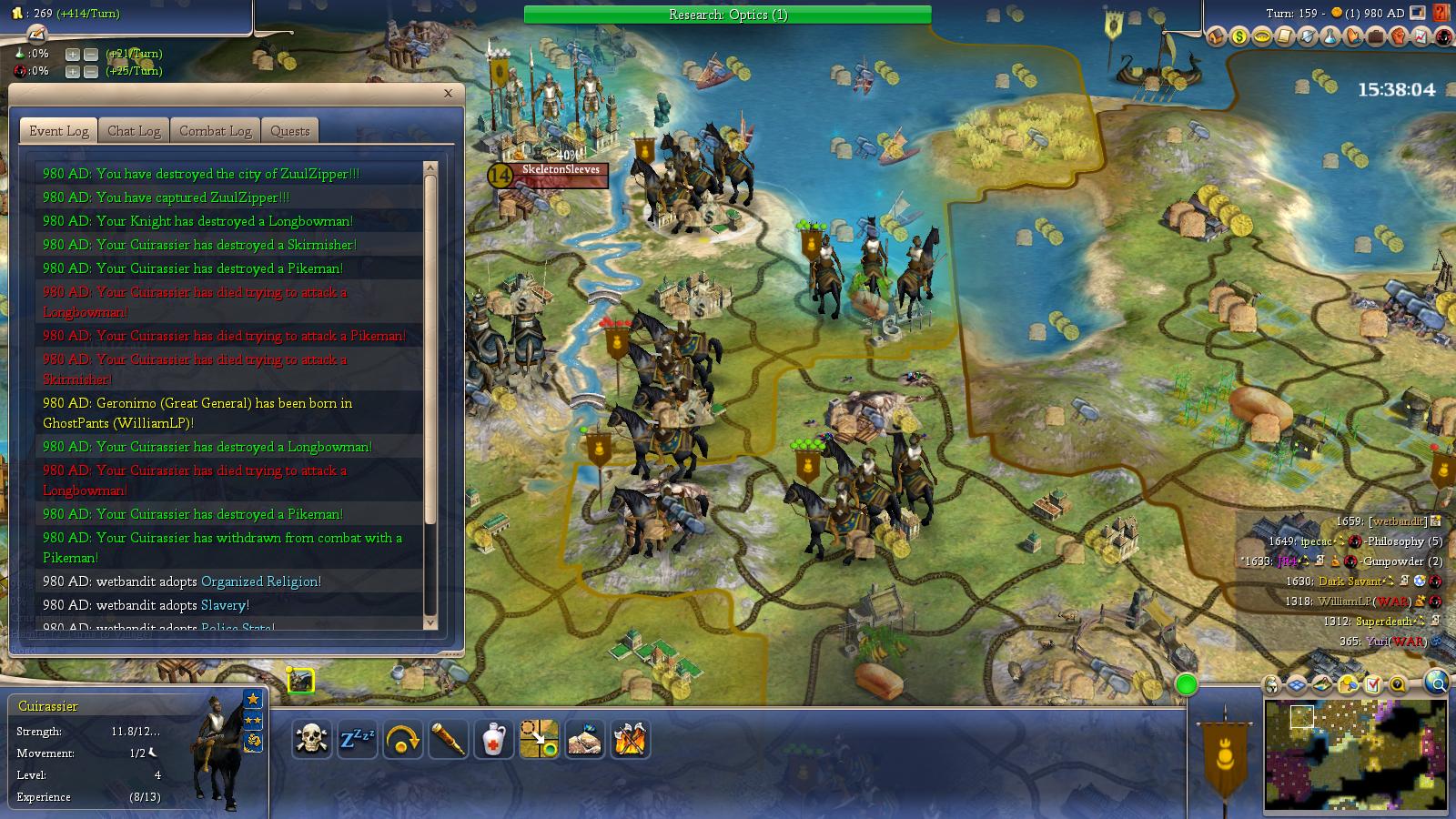Switch to the Combat Log tab

[x=215, y=131]
